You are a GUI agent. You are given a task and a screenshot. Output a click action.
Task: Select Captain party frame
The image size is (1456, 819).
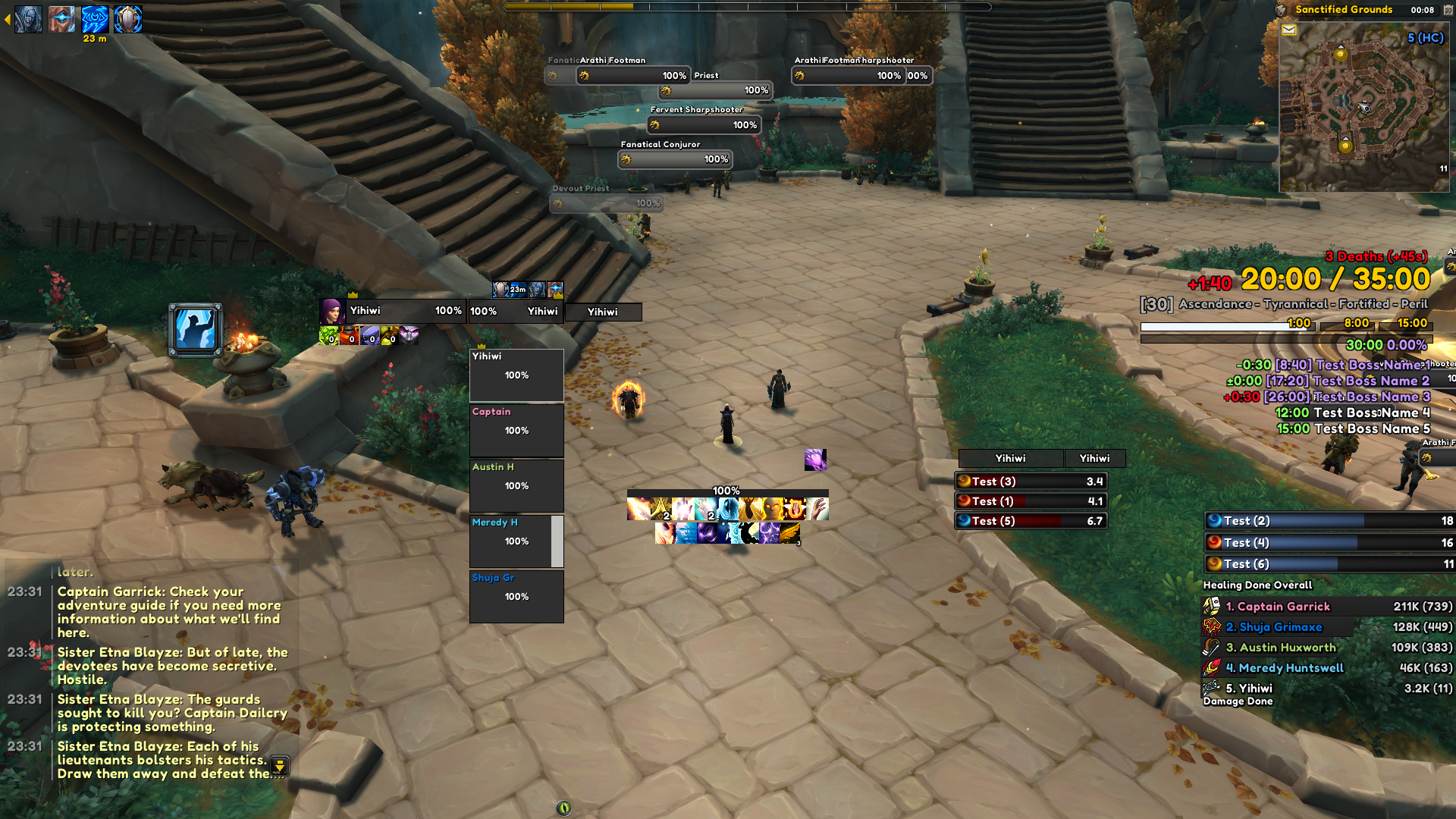[516, 430]
